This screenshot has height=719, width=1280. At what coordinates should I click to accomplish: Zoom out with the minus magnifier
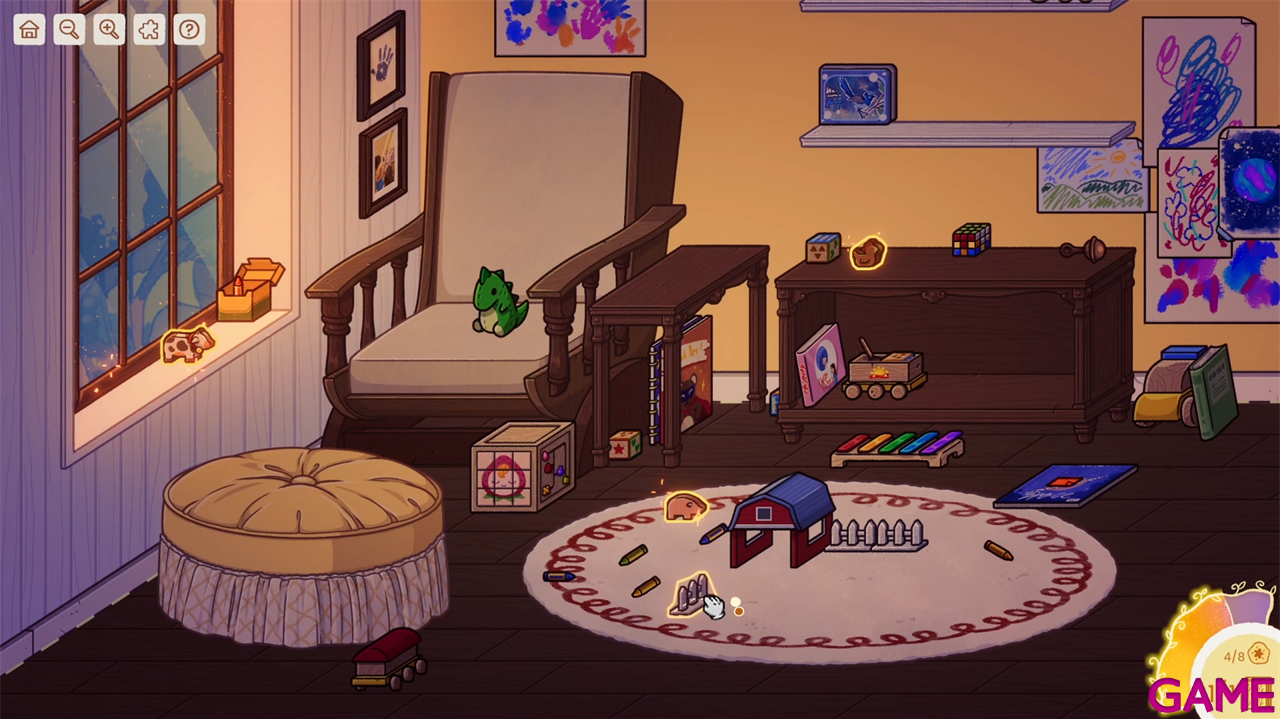[x=69, y=30]
